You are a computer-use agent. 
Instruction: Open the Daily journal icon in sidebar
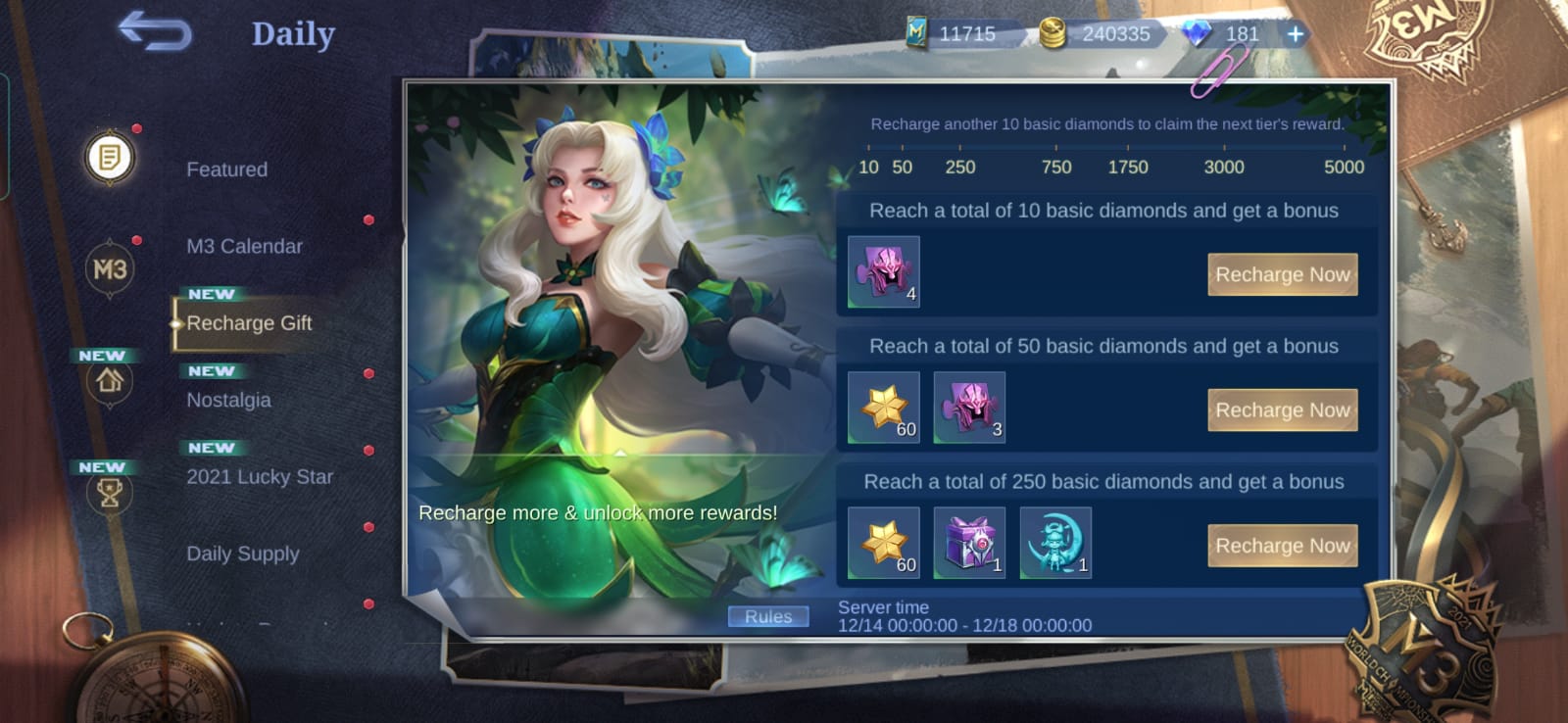[108, 157]
